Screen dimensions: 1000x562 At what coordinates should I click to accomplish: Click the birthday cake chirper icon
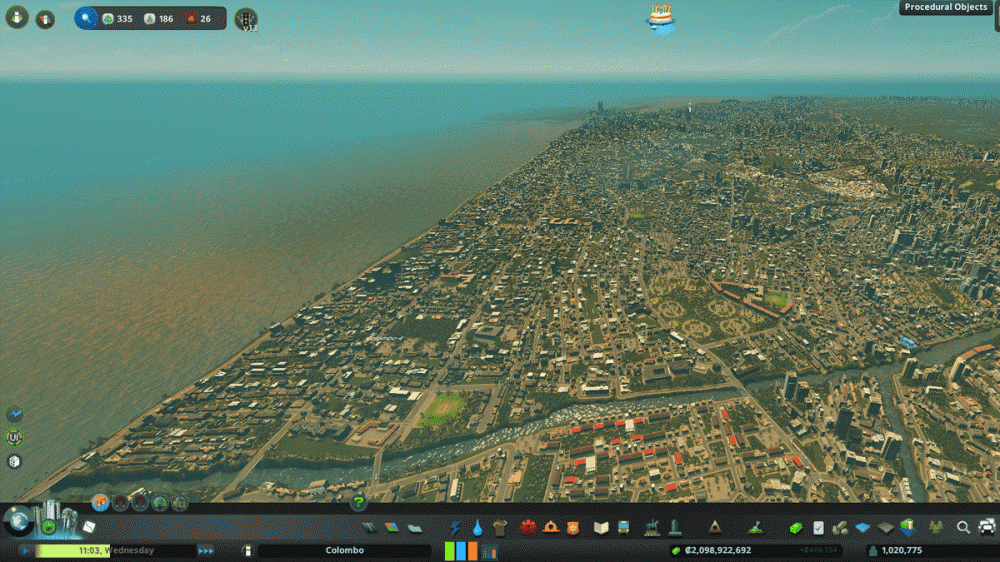pyautogui.click(x=659, y=17)
